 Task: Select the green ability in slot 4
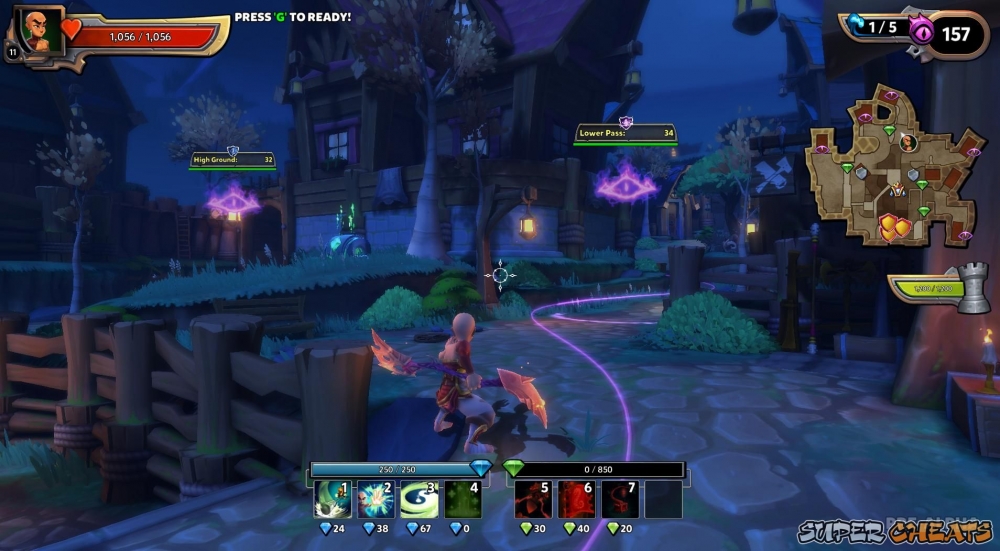tap(463, 499)
